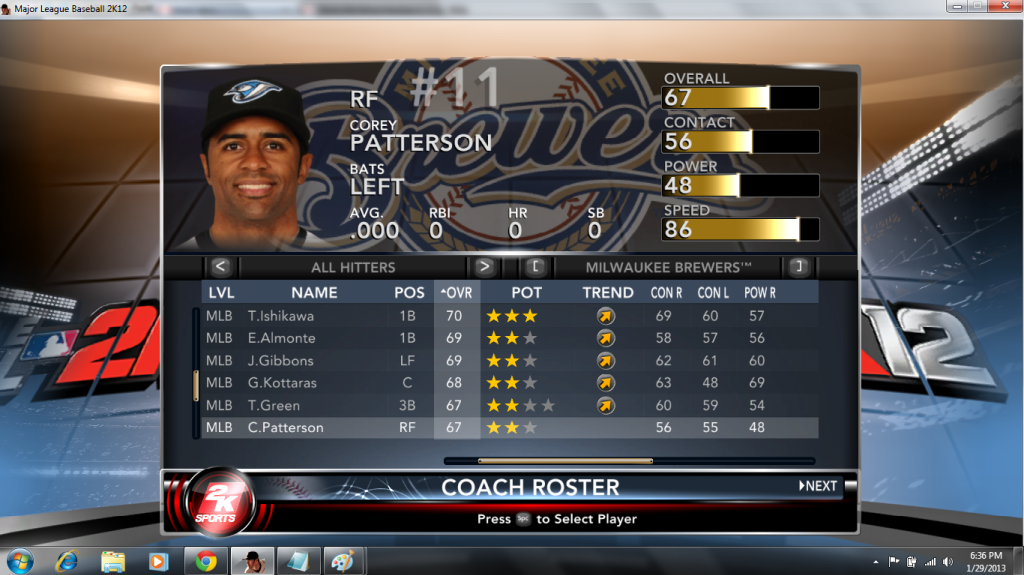This screenshot has height=575, width=1024.
Task: Sort players by POT column header
Action: point(526,293)
